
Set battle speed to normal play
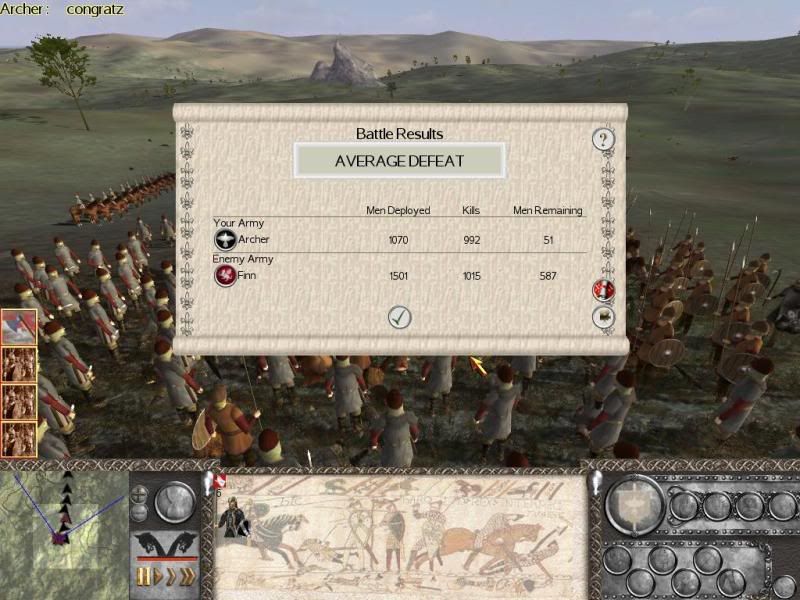(x=156, y=578)
